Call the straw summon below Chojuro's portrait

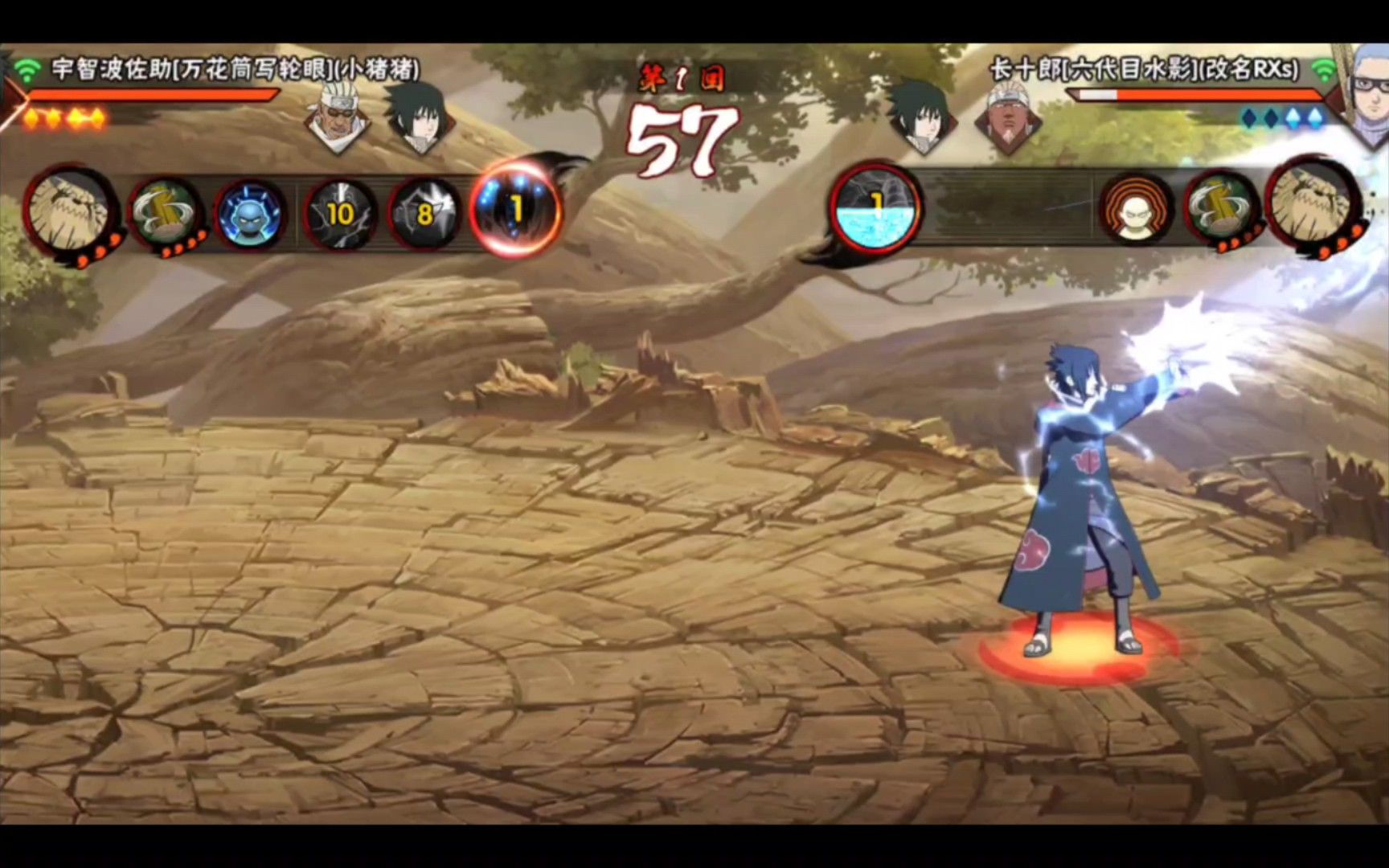1313,206
